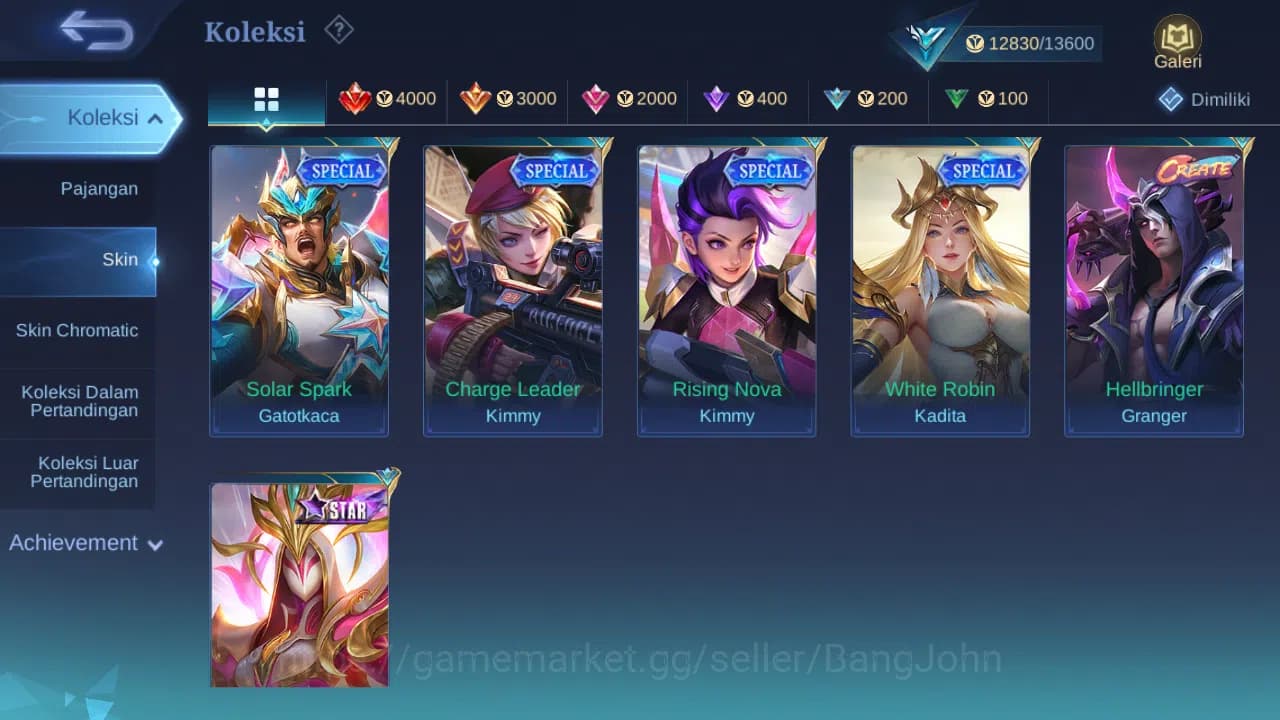1280x720 pixels.
Task: Expand the Achievement section
Action: (85, 543)
